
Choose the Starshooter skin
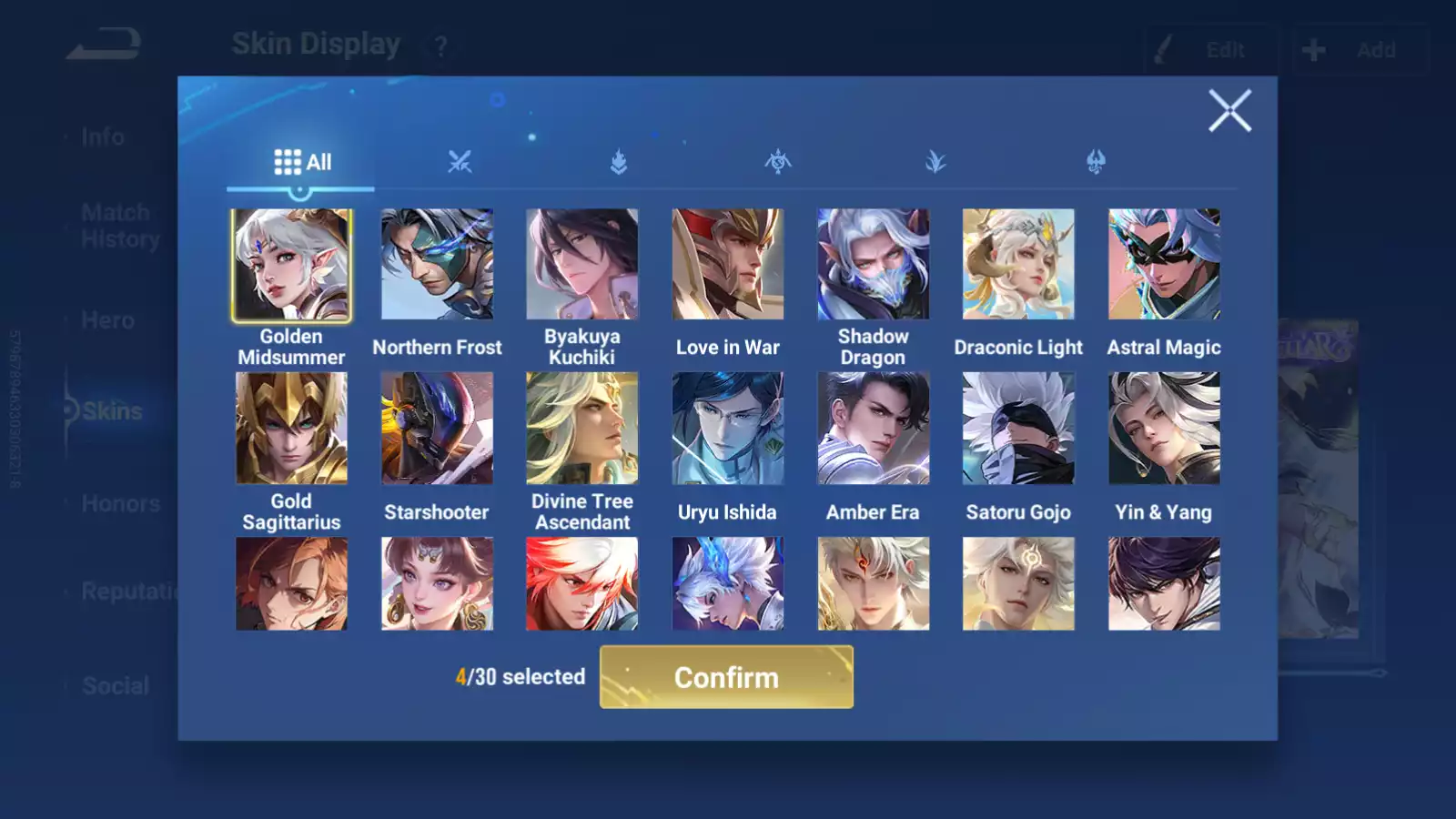(437, 429)
